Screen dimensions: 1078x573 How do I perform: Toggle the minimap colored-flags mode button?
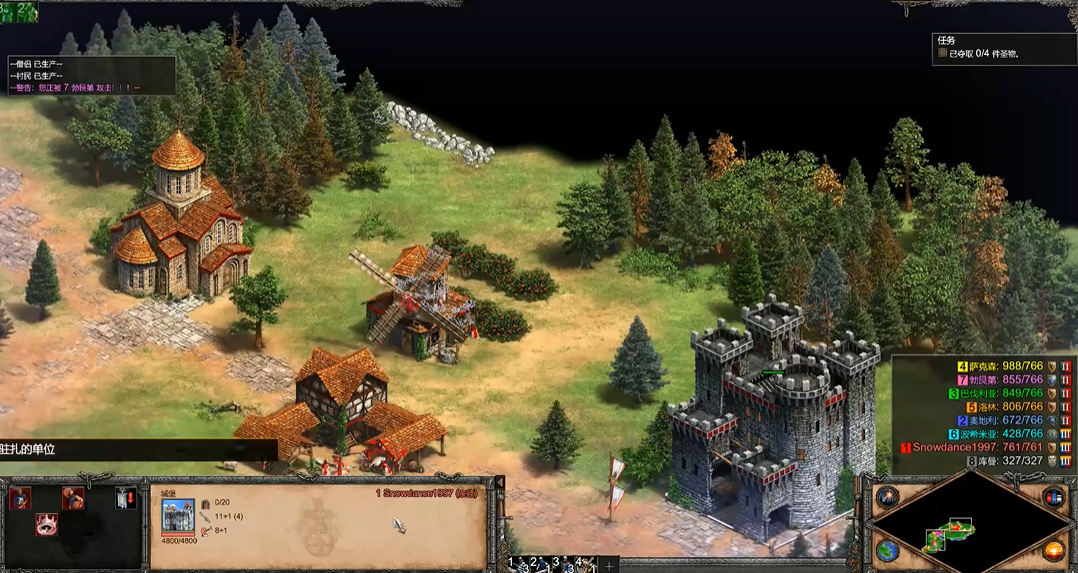(x=1052, y=497)
